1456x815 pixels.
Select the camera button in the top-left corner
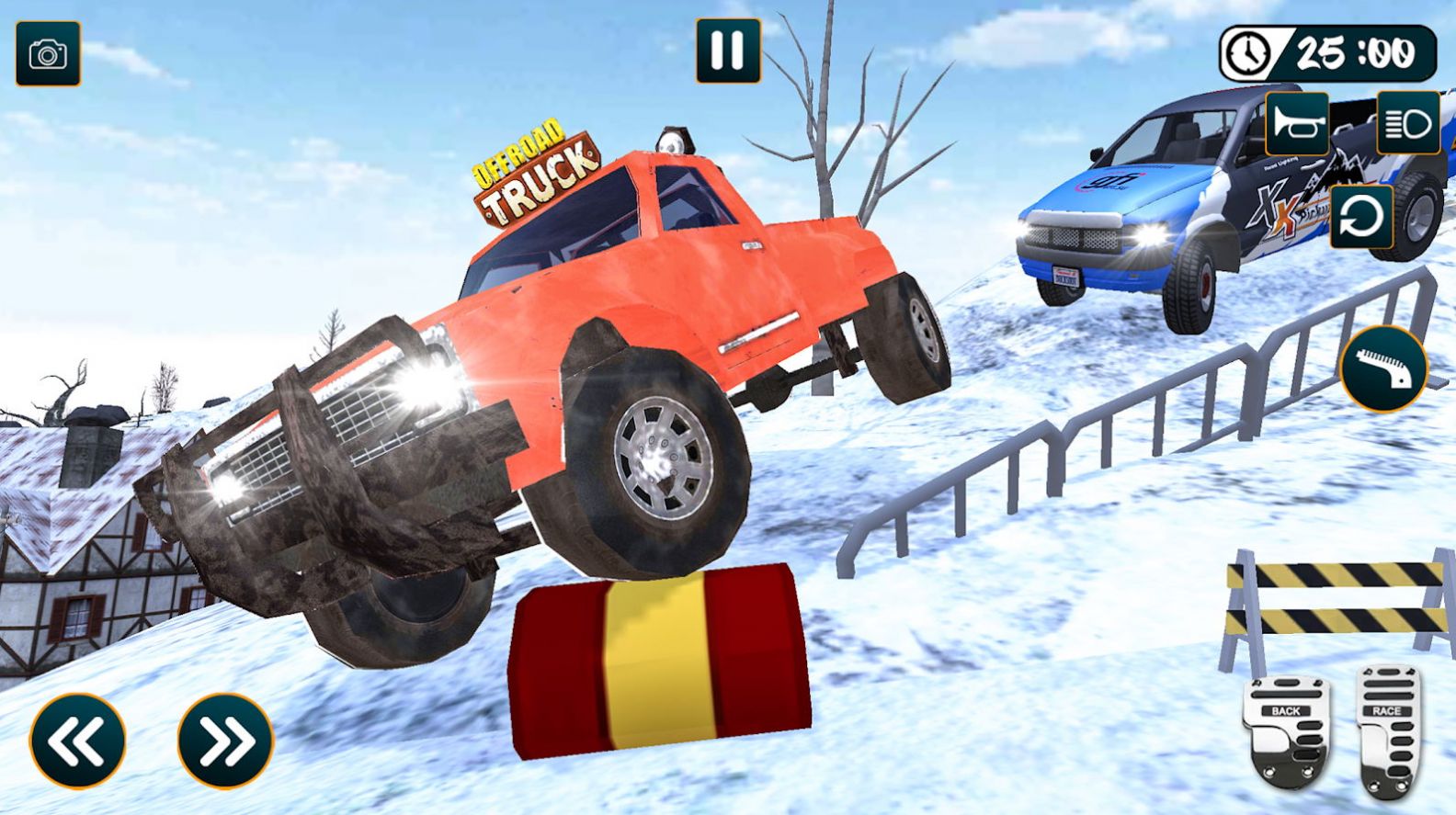(51, 55)
